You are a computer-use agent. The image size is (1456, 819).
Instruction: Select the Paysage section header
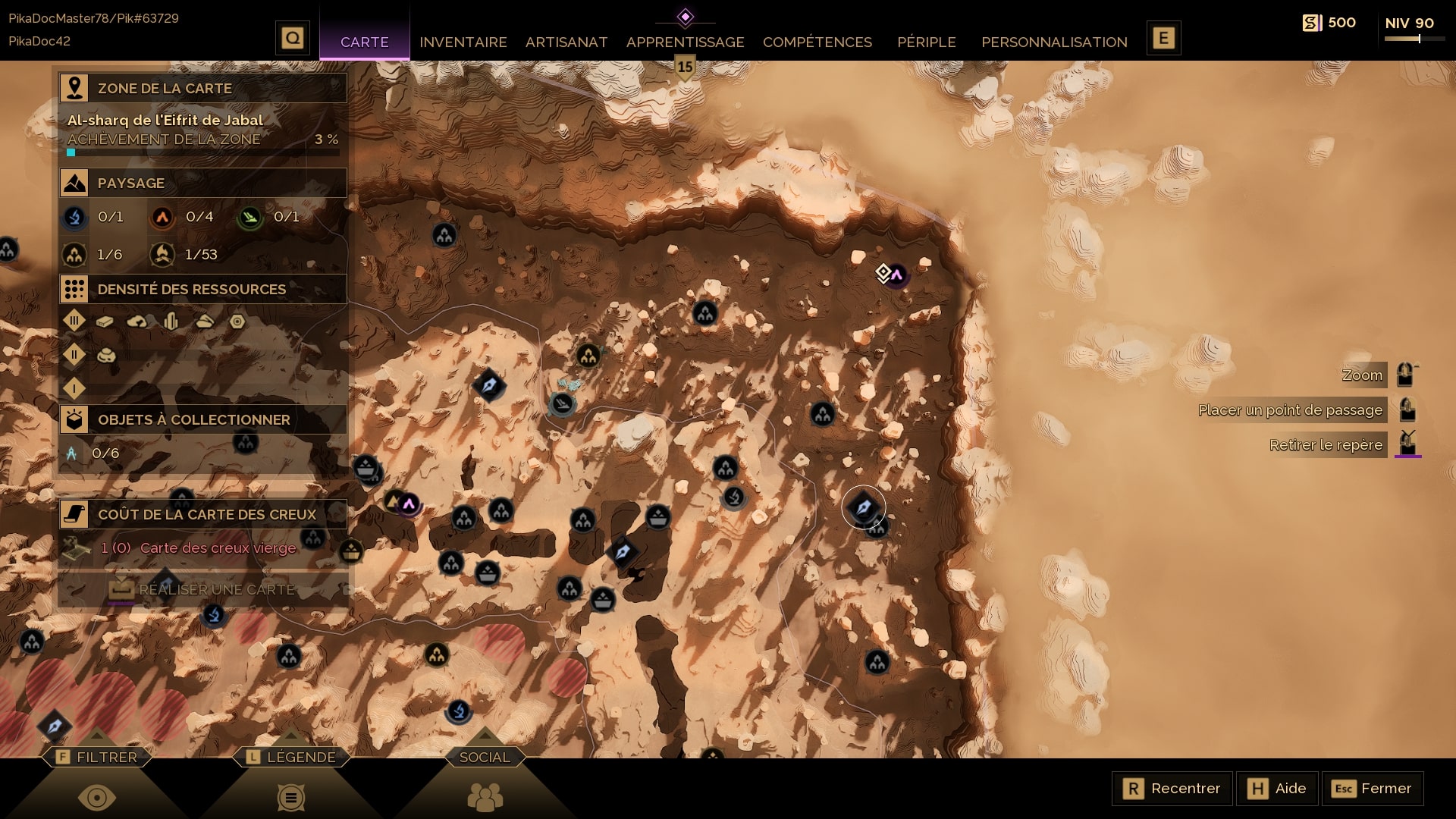pyautogui.click(x=202, y=183)
